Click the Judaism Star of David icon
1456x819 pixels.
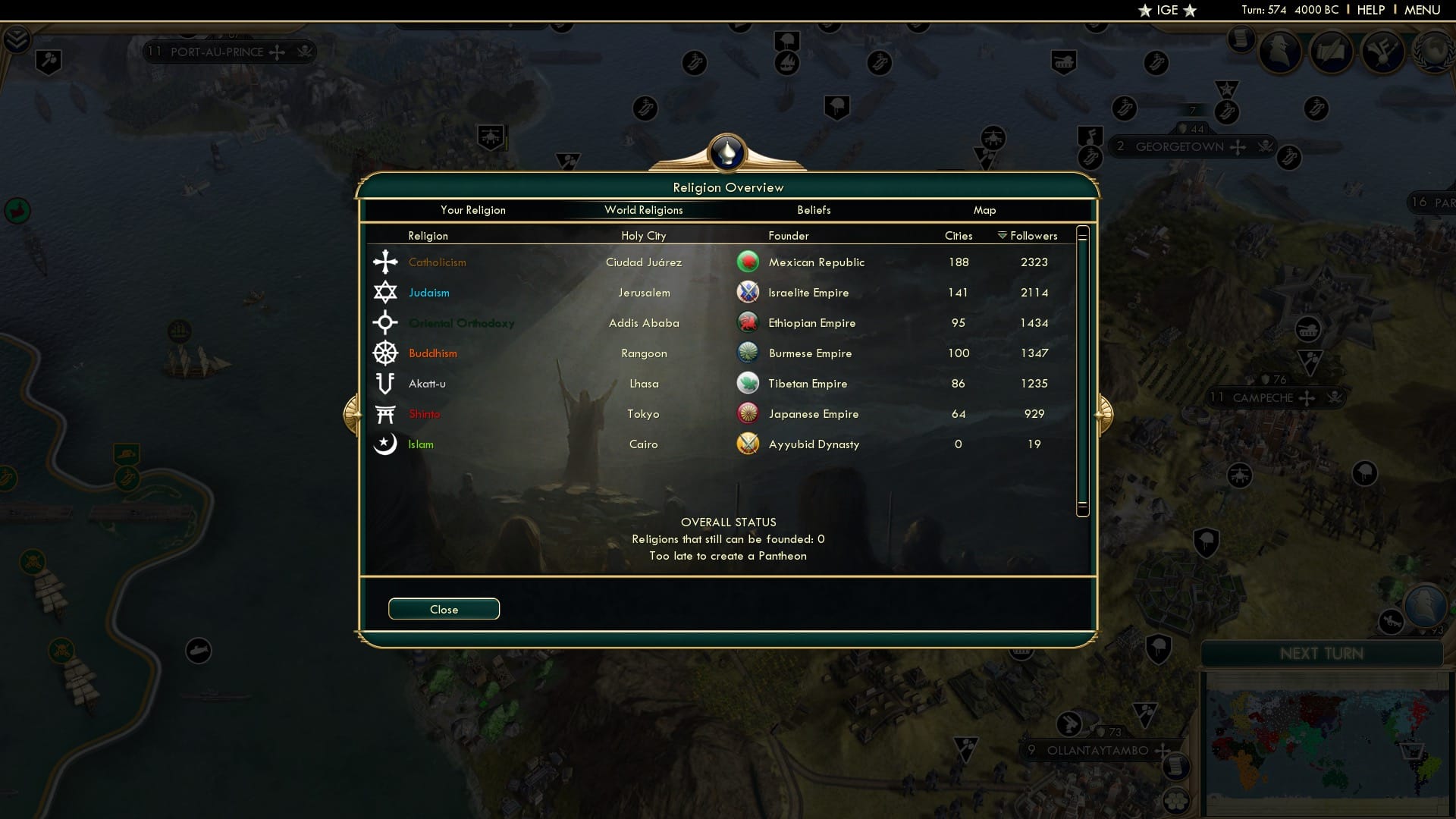pyautogui.click(x=386, y=292)
